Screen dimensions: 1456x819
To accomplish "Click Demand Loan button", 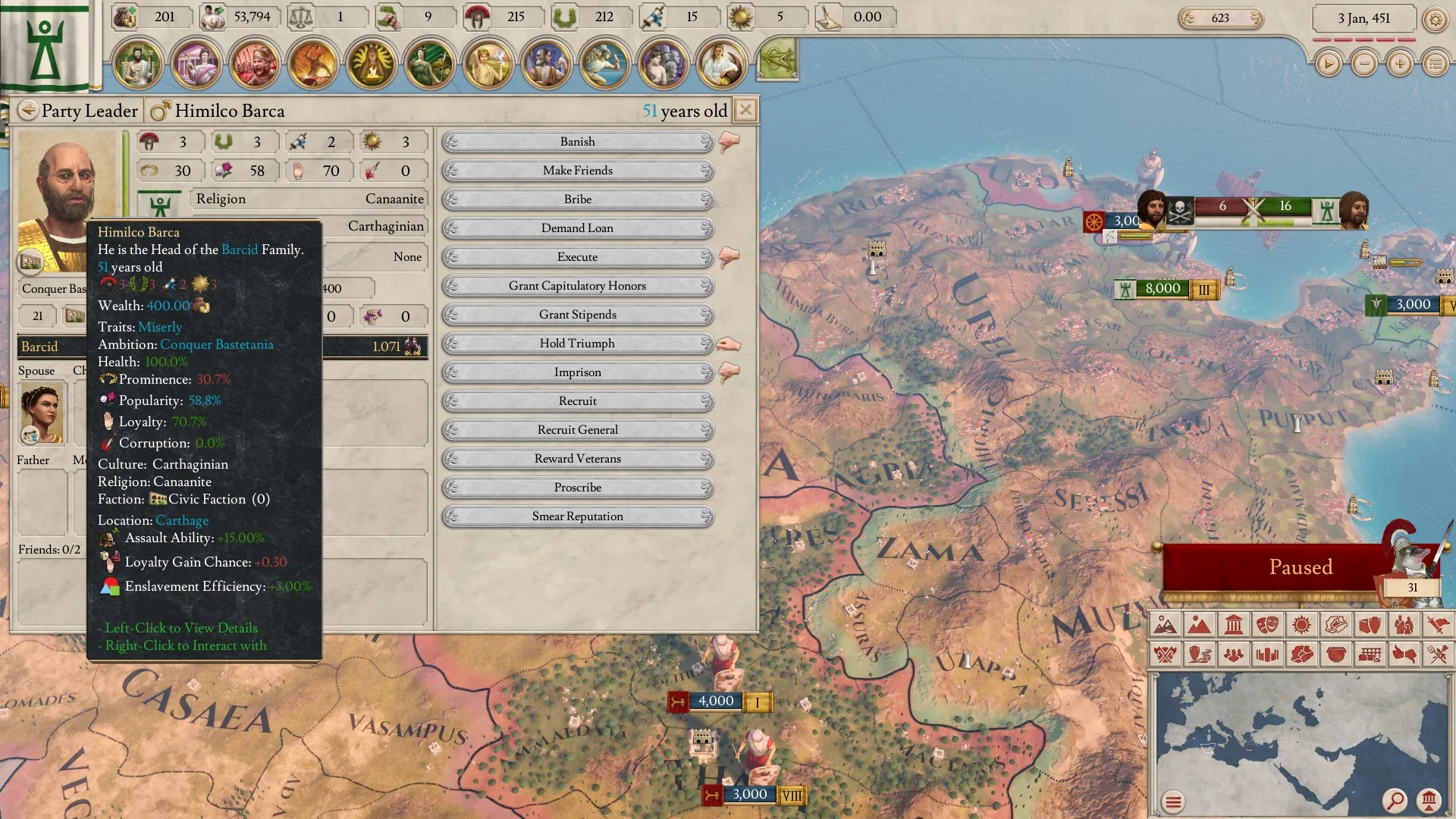I will click(578, 228).
